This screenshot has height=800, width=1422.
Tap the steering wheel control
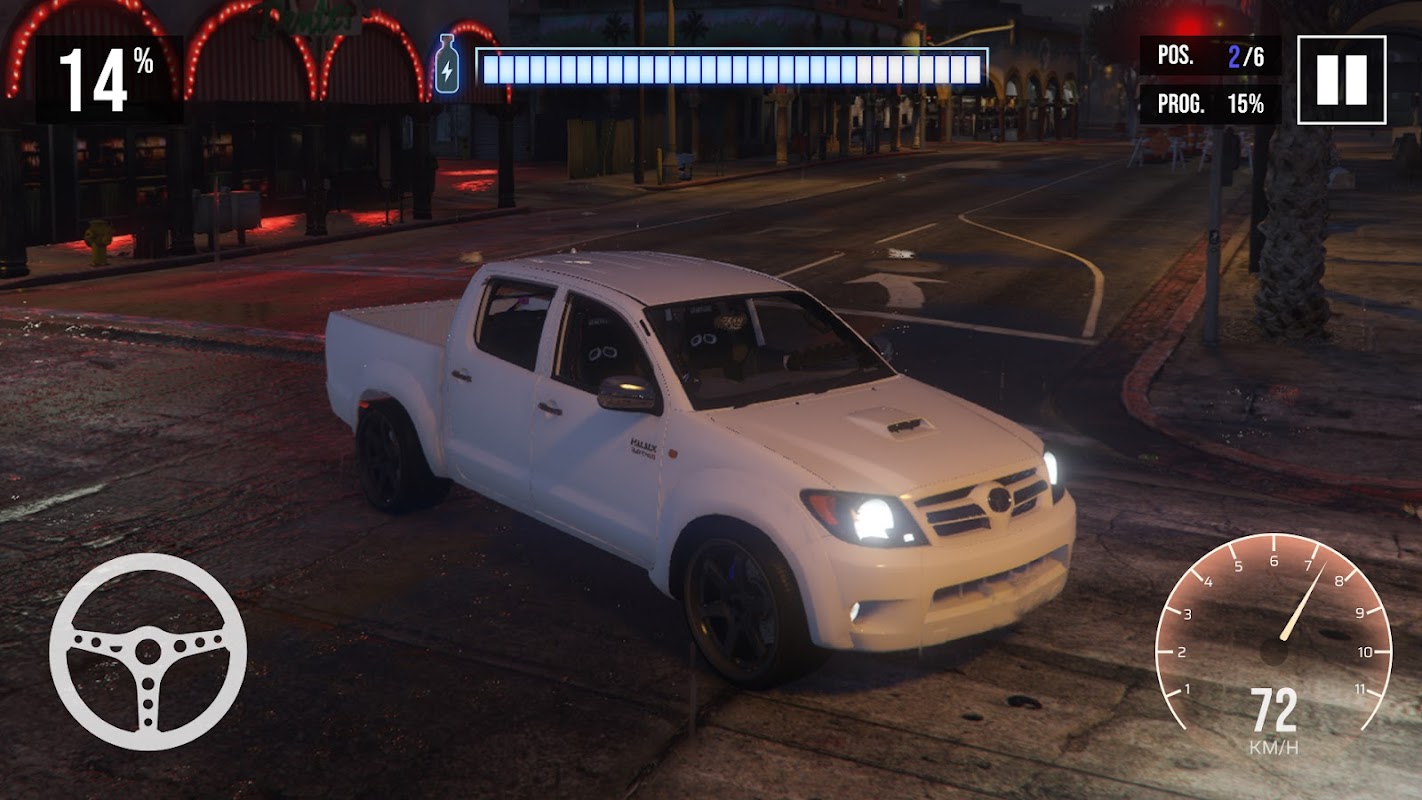[x=148, y=652]
